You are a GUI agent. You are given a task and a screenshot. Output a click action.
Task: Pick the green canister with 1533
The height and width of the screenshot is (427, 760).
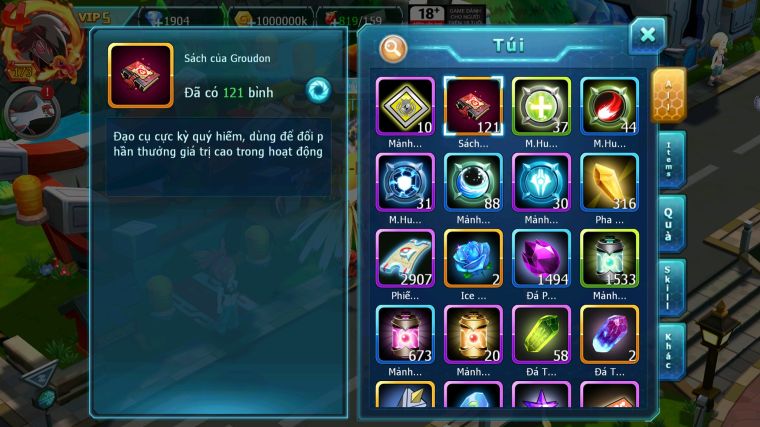pyautogui.click(x=609, y=257)
